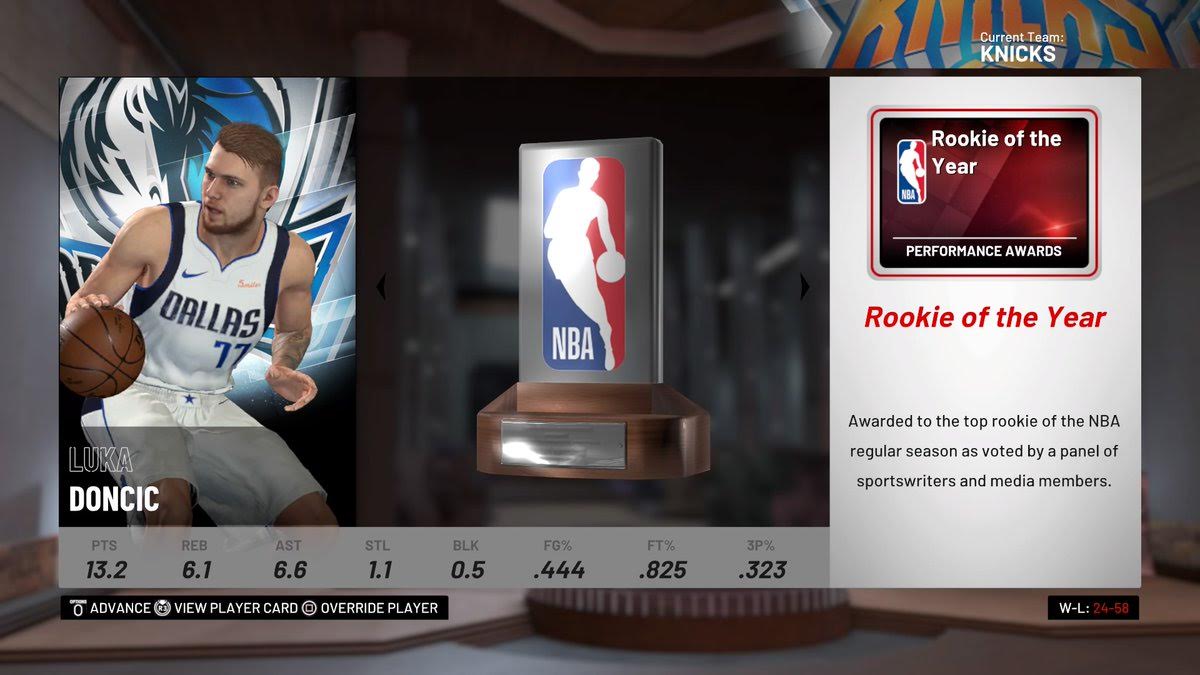
Task: Go to the previous award with left arrow
Action: [x=380, y=287]
